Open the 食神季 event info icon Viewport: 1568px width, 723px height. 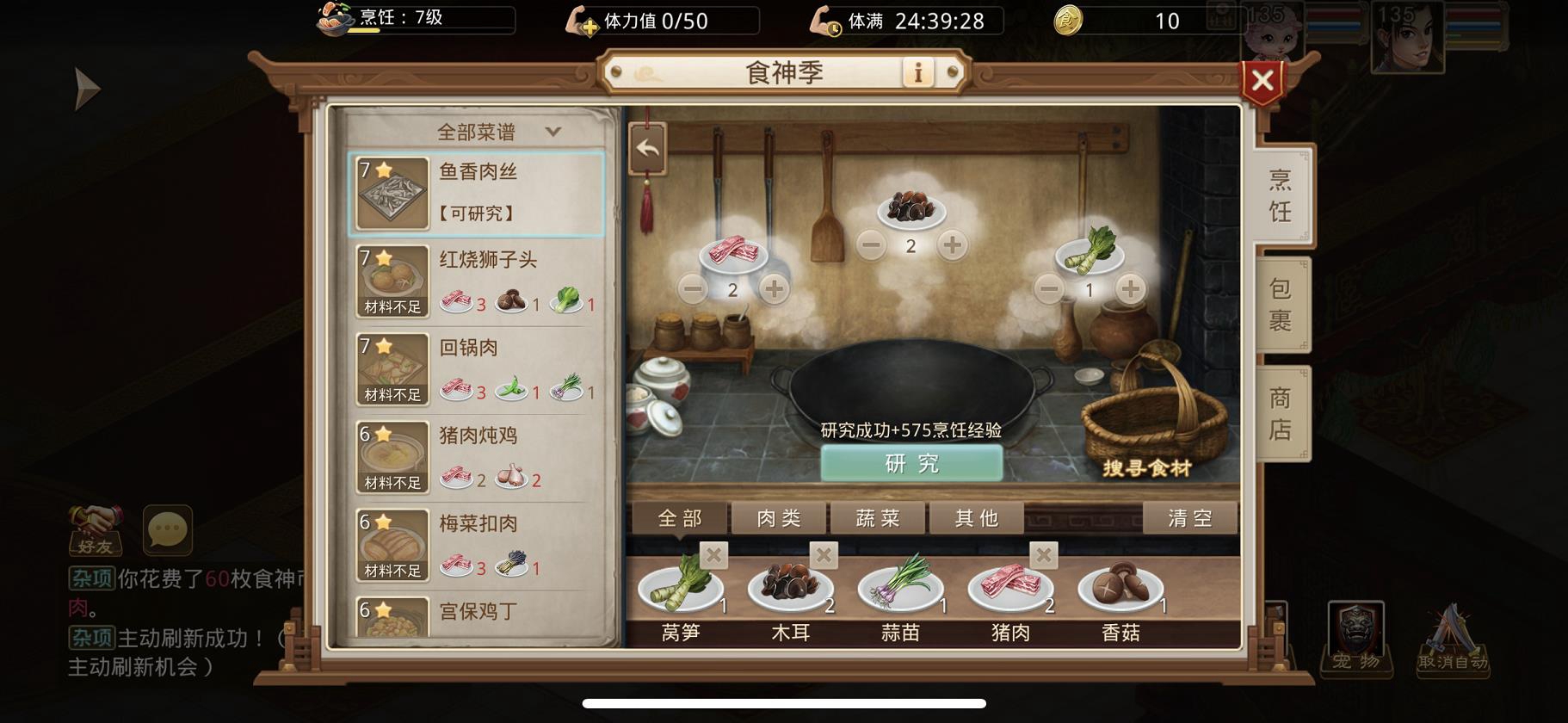click(917, 73)
